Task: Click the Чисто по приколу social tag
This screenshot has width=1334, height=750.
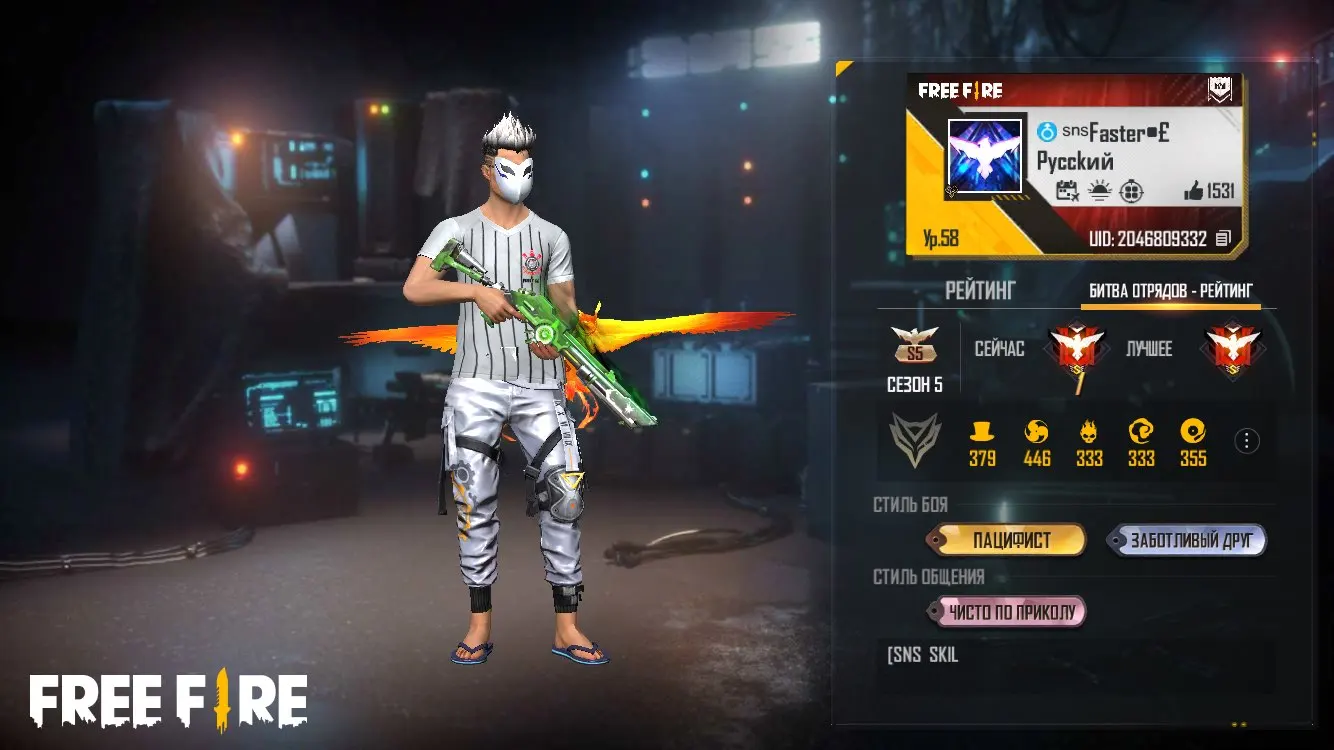Action: 1010,612
